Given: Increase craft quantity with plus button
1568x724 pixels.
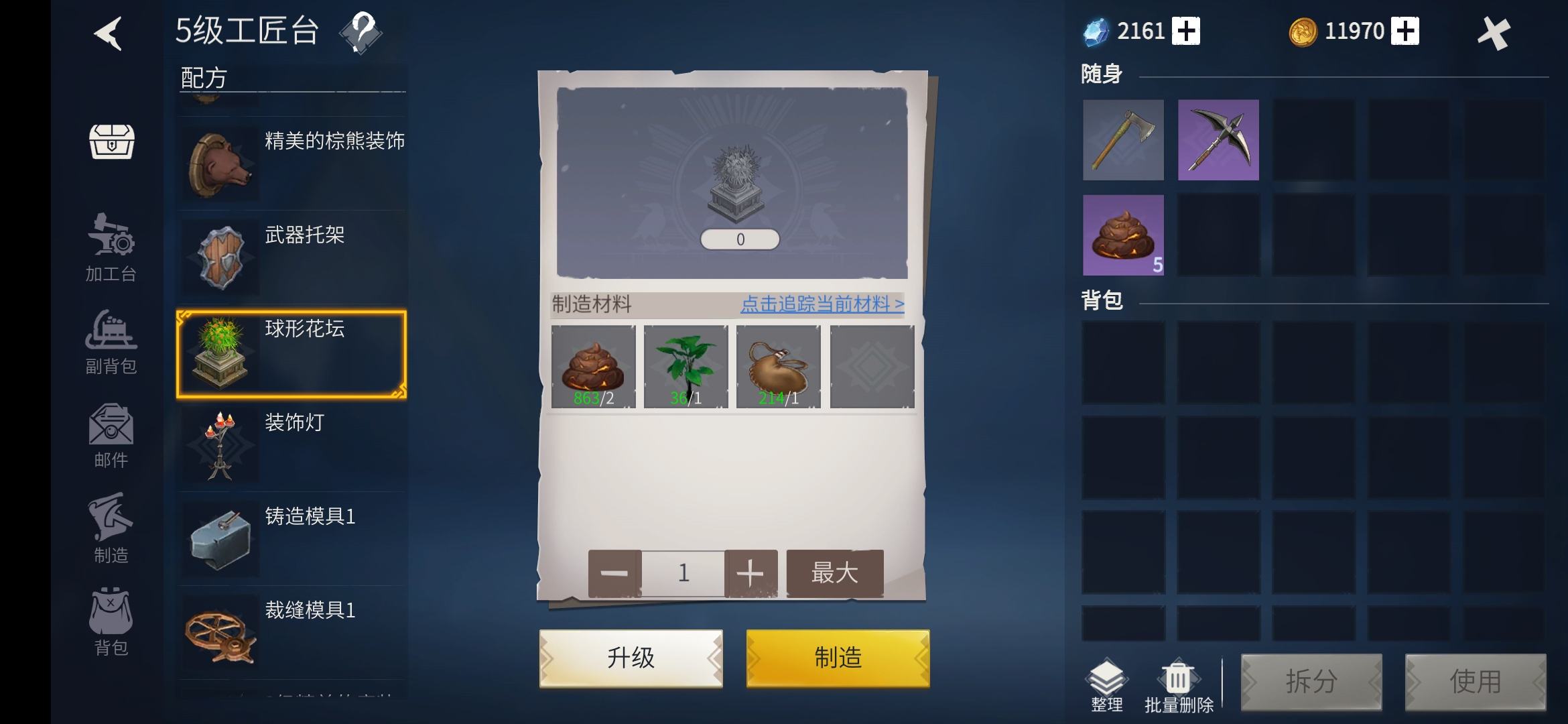Looking at the screenshot, I should (x=750, y=573).
